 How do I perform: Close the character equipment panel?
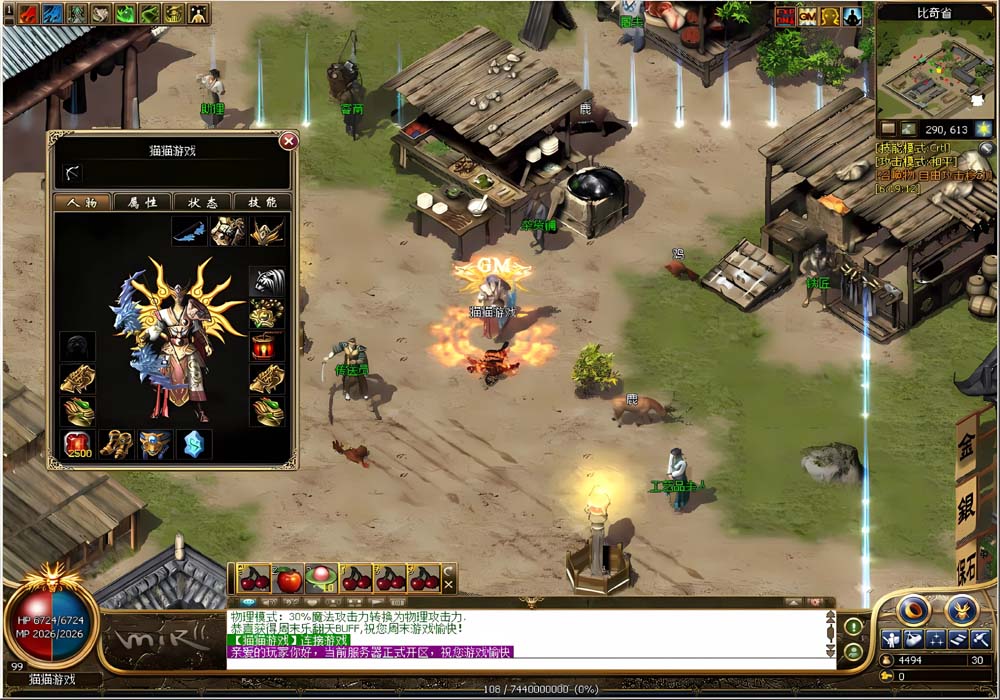tap(288, 141)
